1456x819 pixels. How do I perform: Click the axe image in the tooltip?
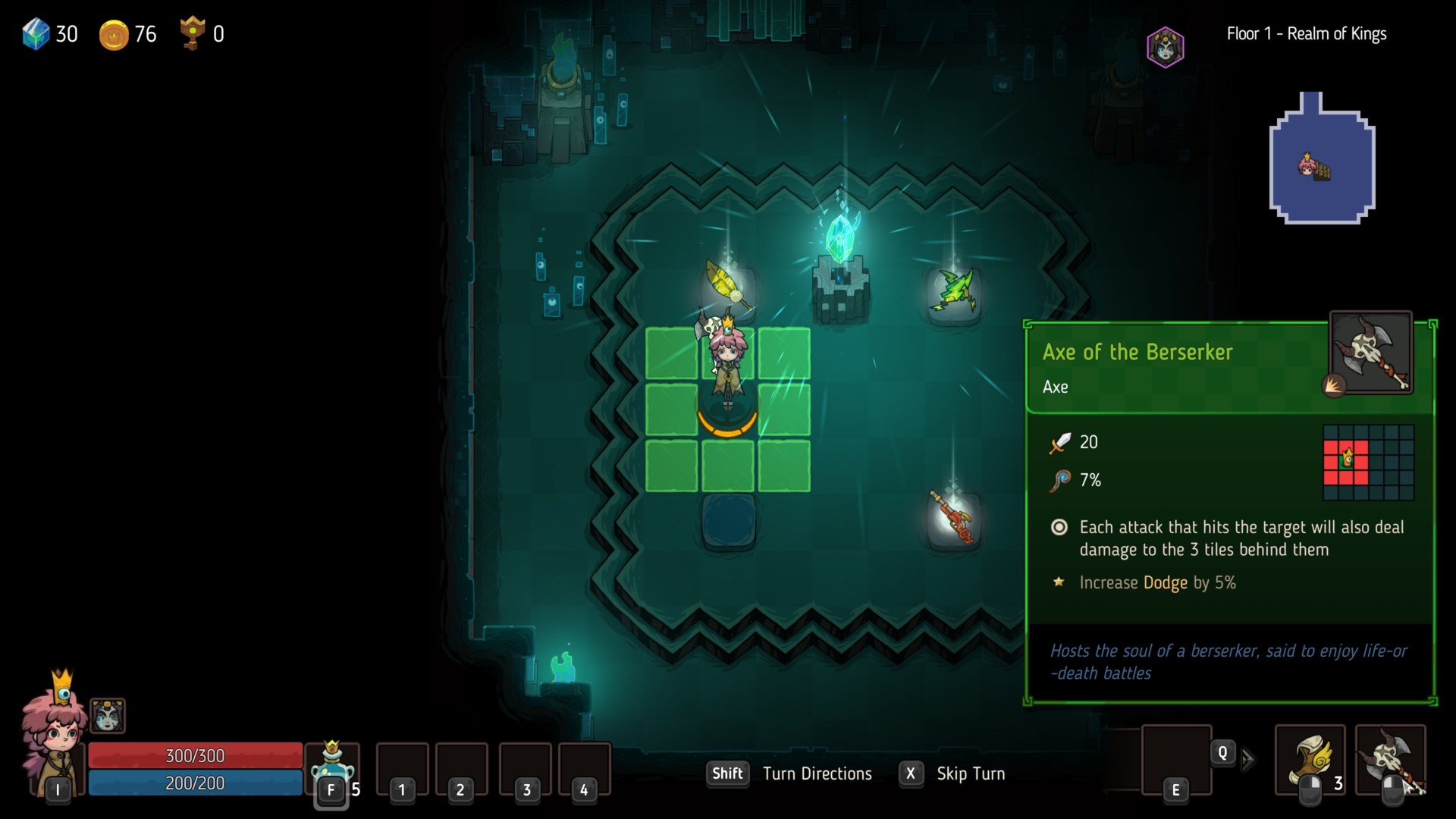(1370, 352)
